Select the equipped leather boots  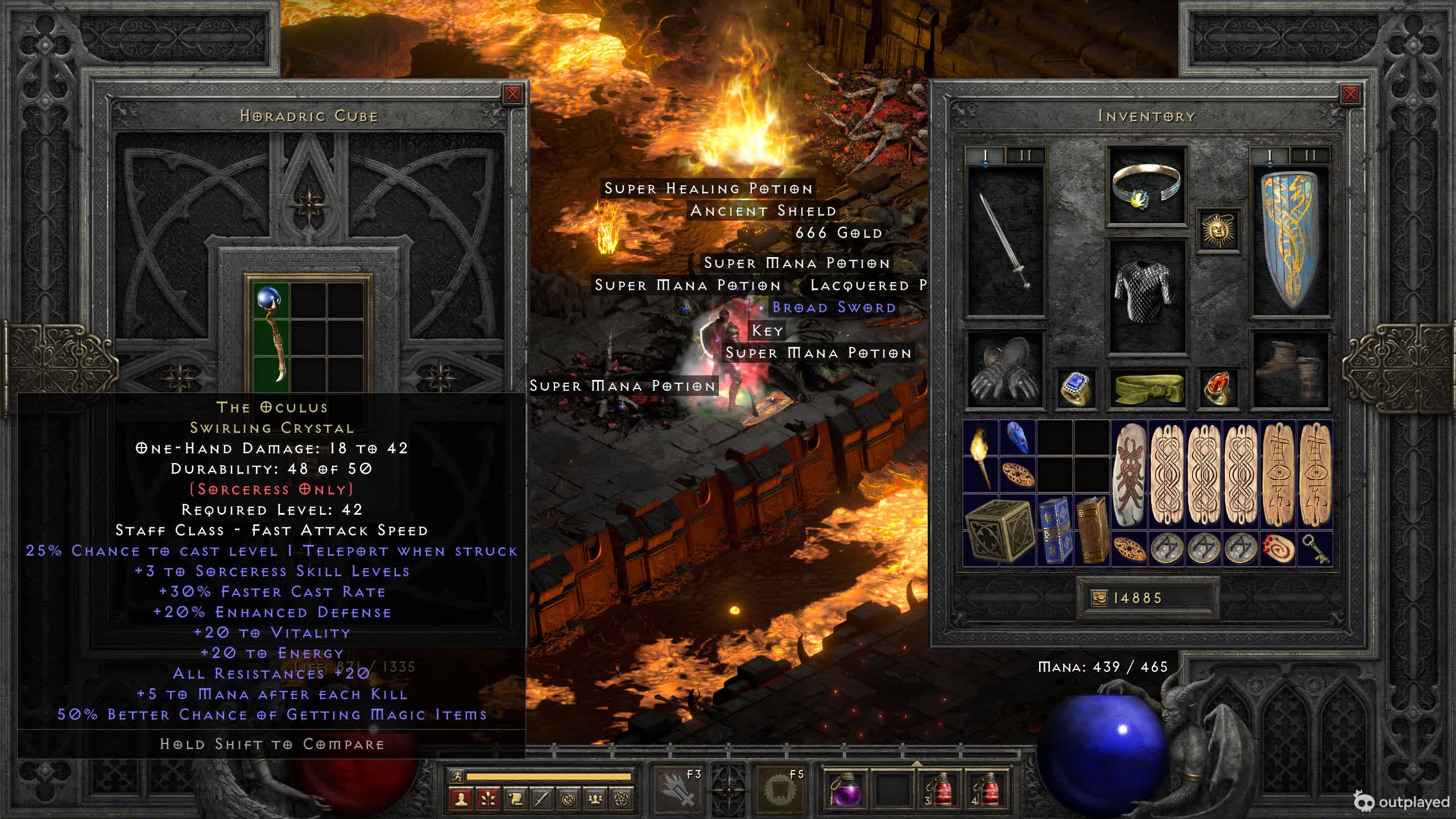point(1290,370)
